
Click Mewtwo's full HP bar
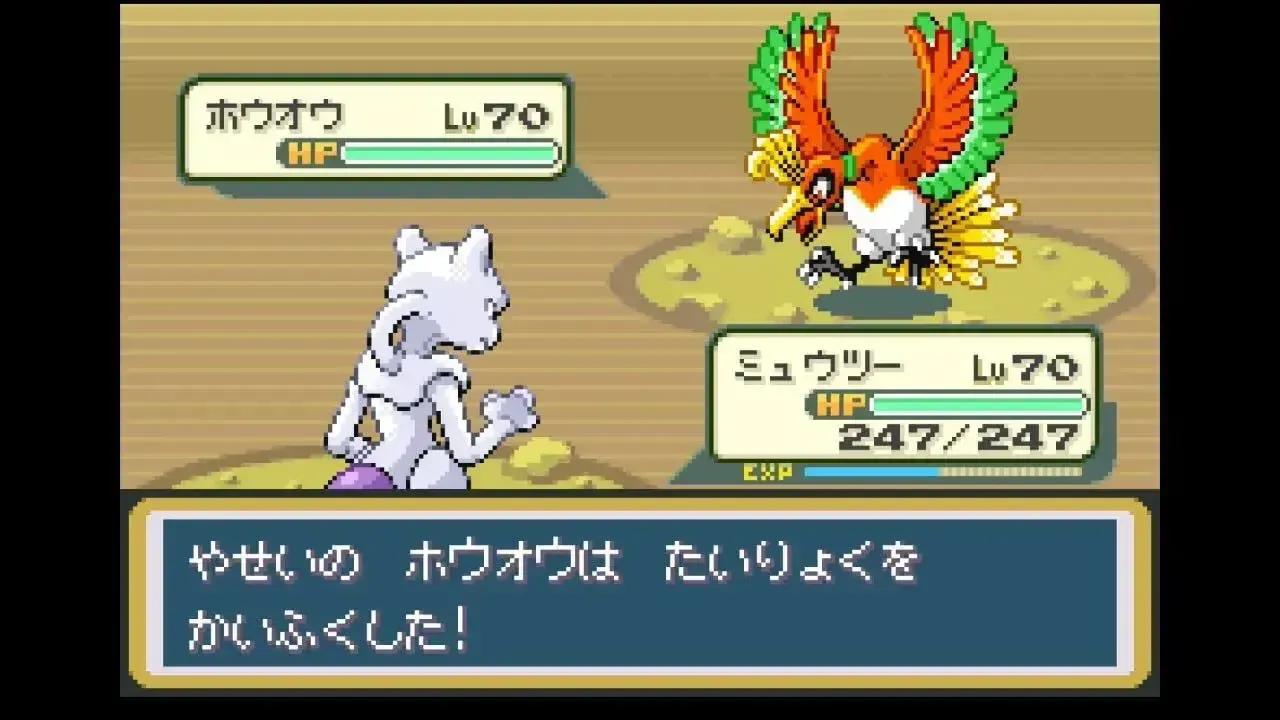(980, 403)
